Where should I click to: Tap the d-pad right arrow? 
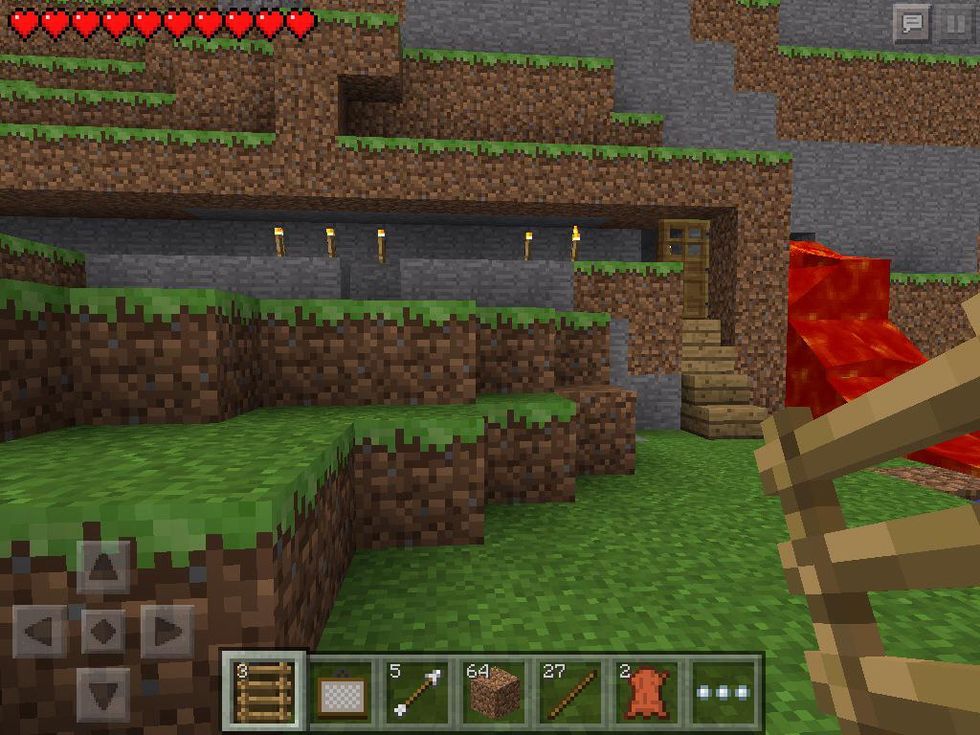[x=166, y=631]
